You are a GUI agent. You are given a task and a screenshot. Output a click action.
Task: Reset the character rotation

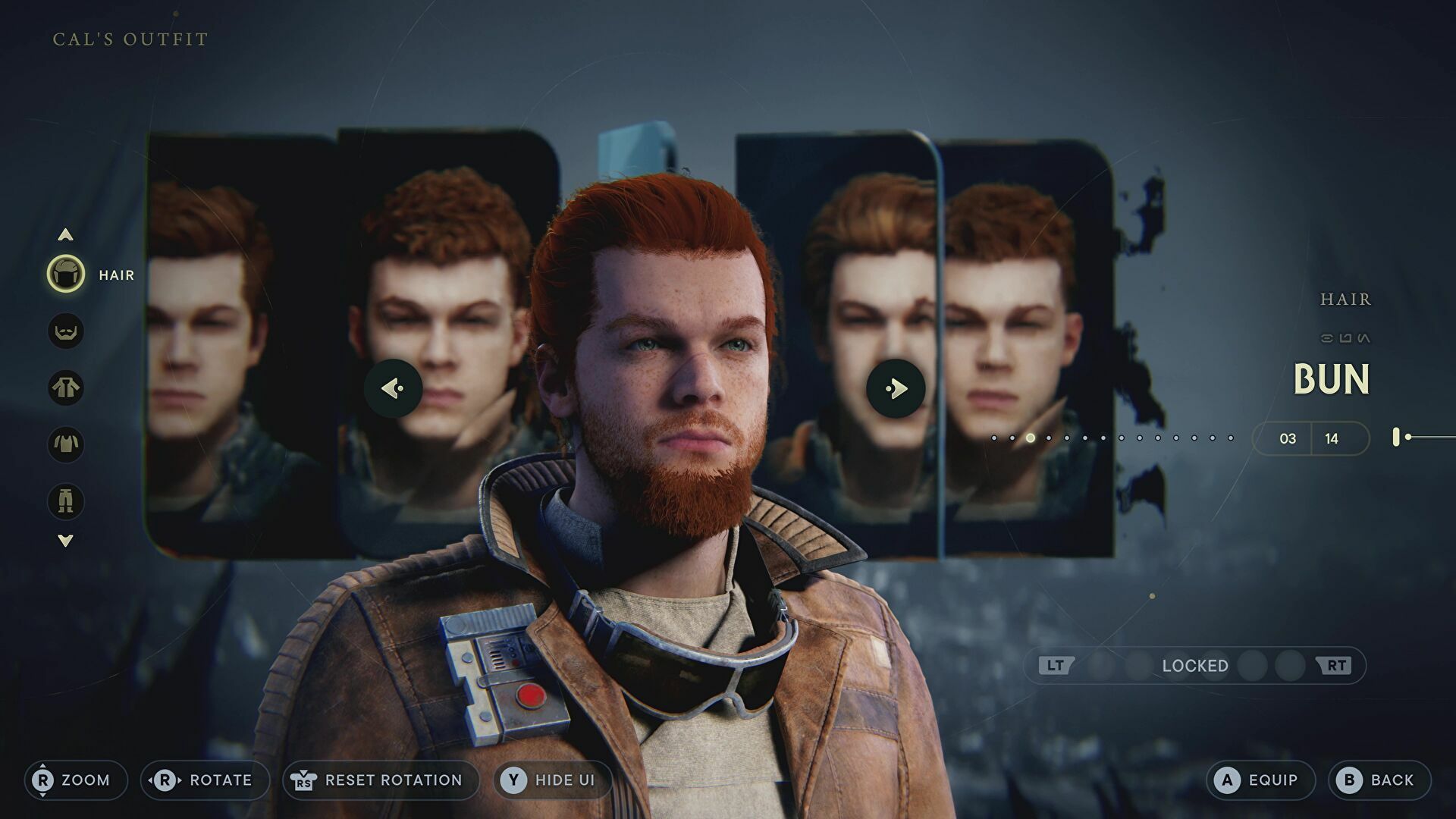coord(380,780)
